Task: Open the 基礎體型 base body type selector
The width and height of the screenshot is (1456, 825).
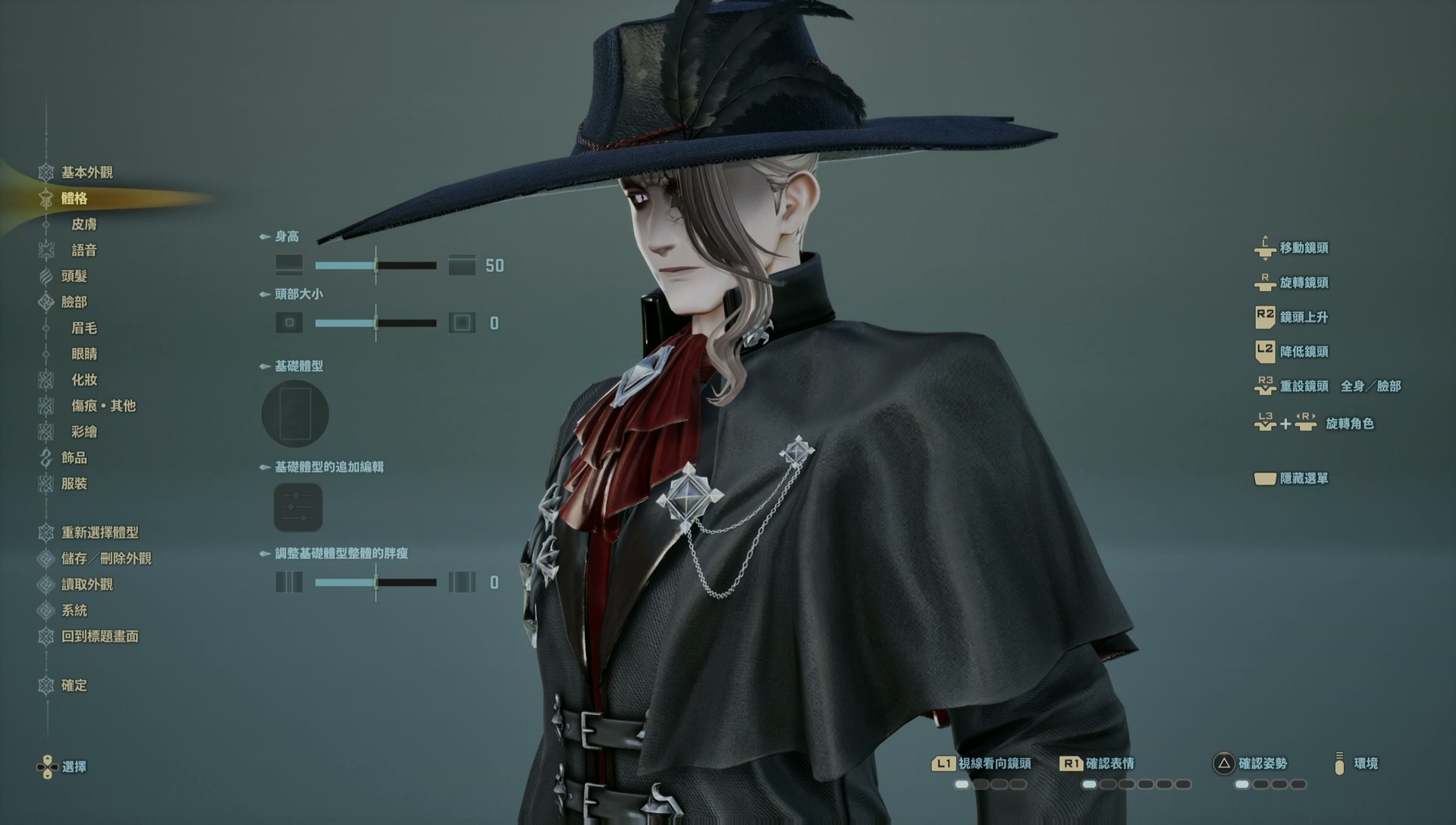Action: [x=295, y=414]
